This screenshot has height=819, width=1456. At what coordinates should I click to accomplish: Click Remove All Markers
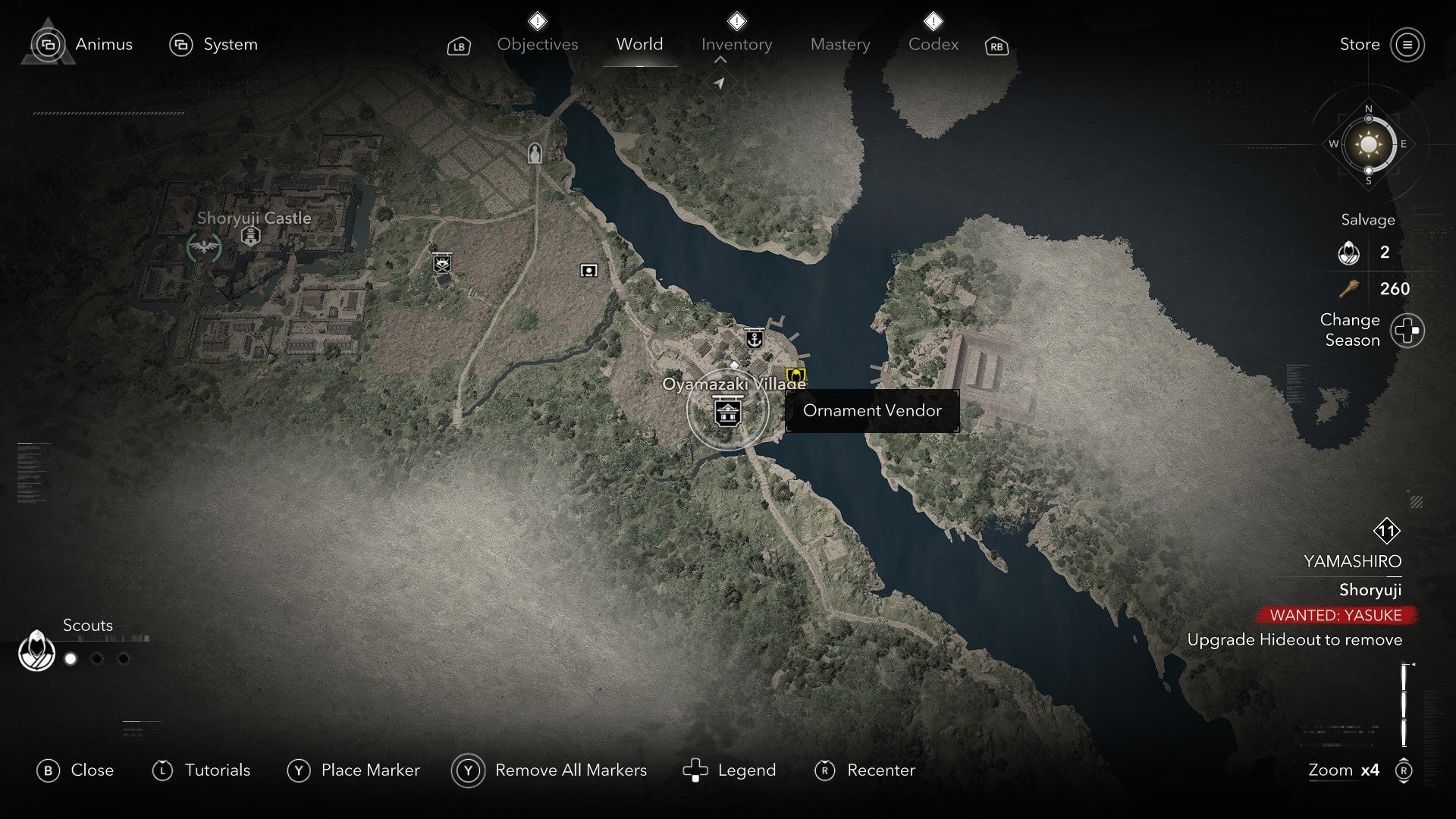pos(570,770)
